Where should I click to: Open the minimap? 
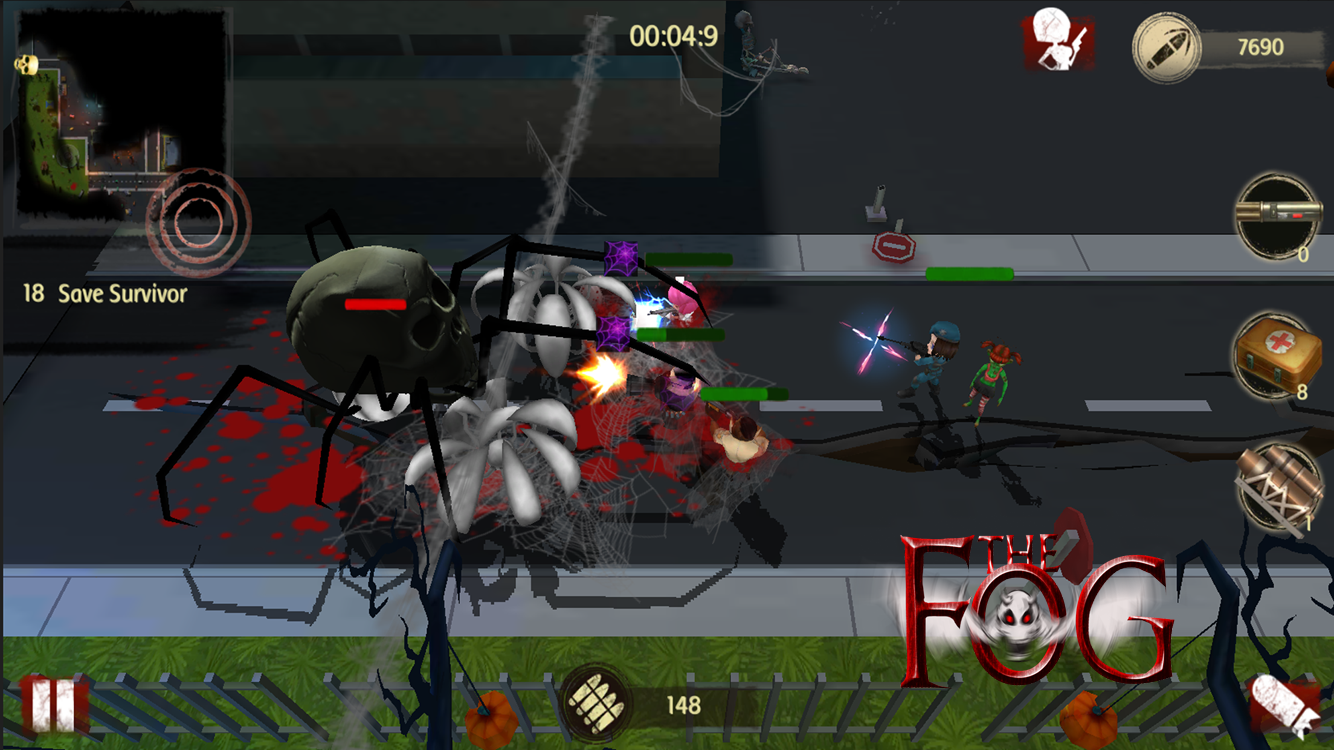[x=118, y=112]
